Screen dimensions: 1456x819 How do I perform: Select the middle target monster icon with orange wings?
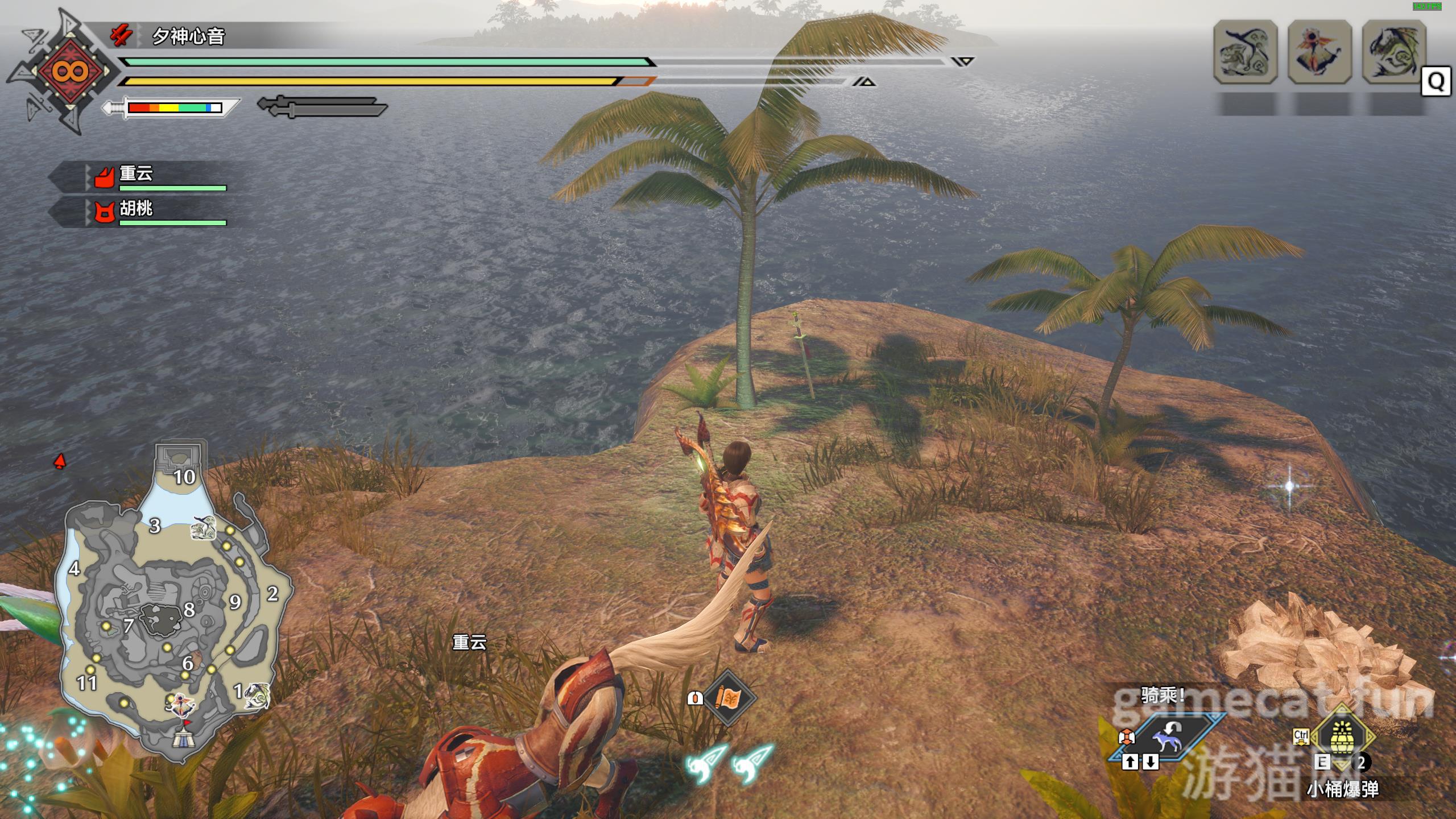point(1319,52)
